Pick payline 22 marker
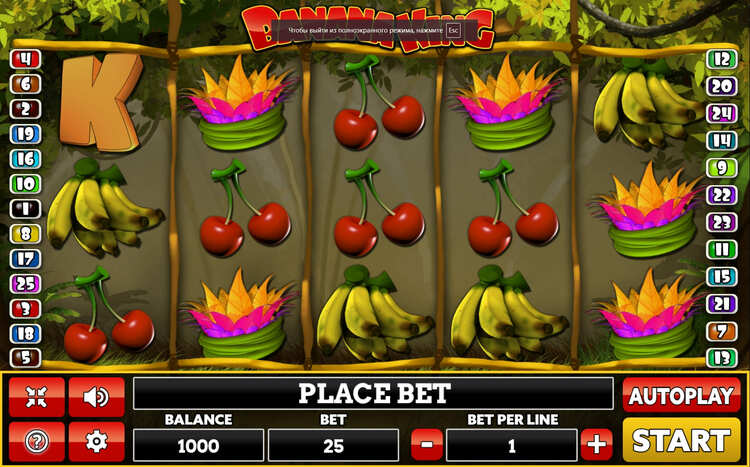The image size is (750, 467). coord(721,195)
